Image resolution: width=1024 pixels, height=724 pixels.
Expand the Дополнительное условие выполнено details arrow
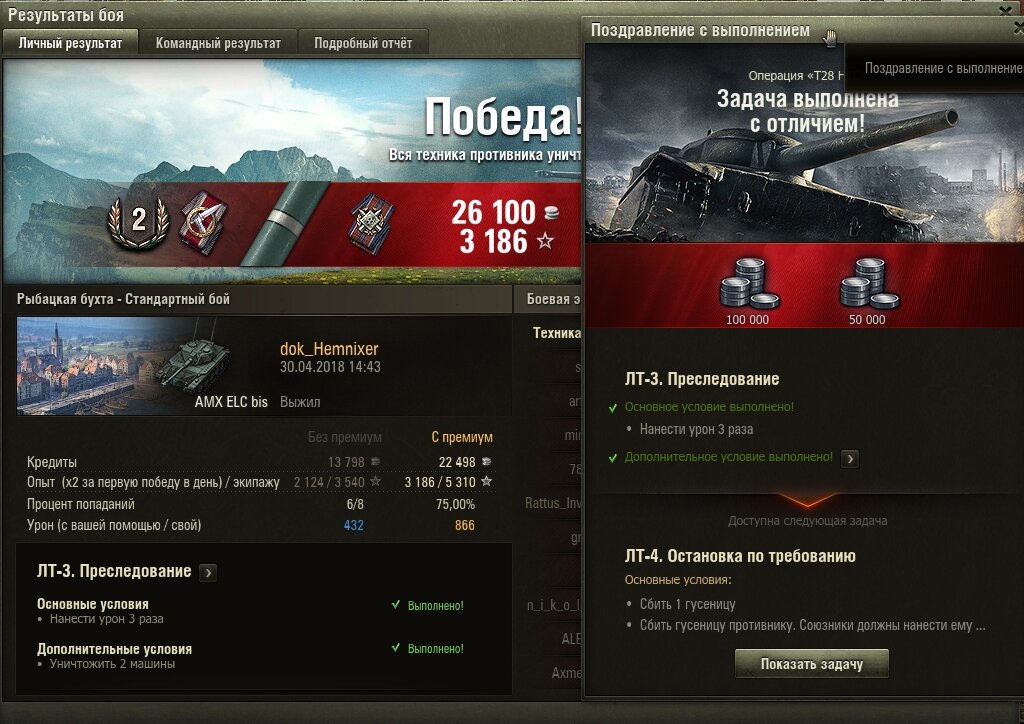click(850, 458)
